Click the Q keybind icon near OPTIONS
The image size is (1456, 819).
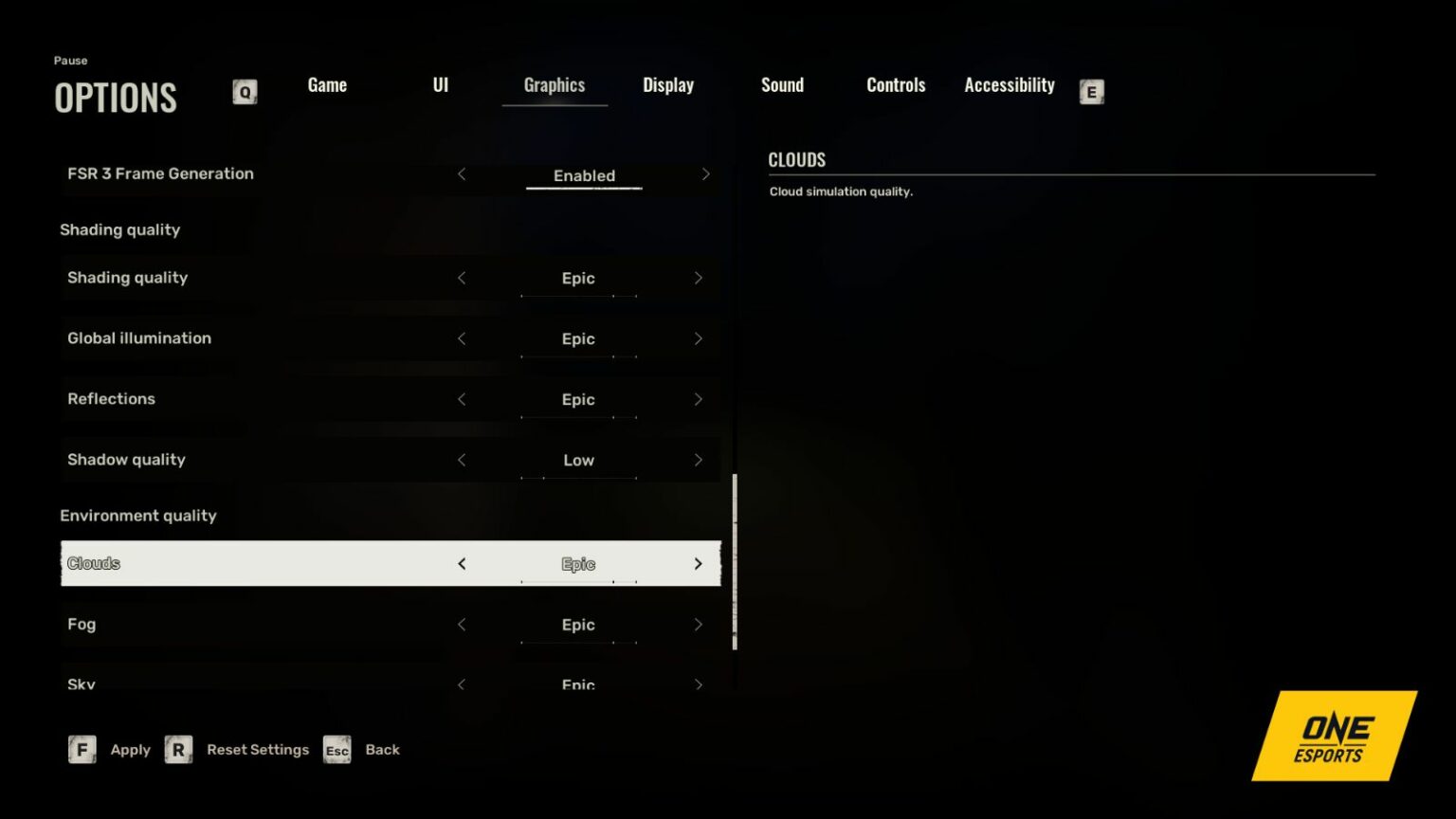[x=245, y=92]
